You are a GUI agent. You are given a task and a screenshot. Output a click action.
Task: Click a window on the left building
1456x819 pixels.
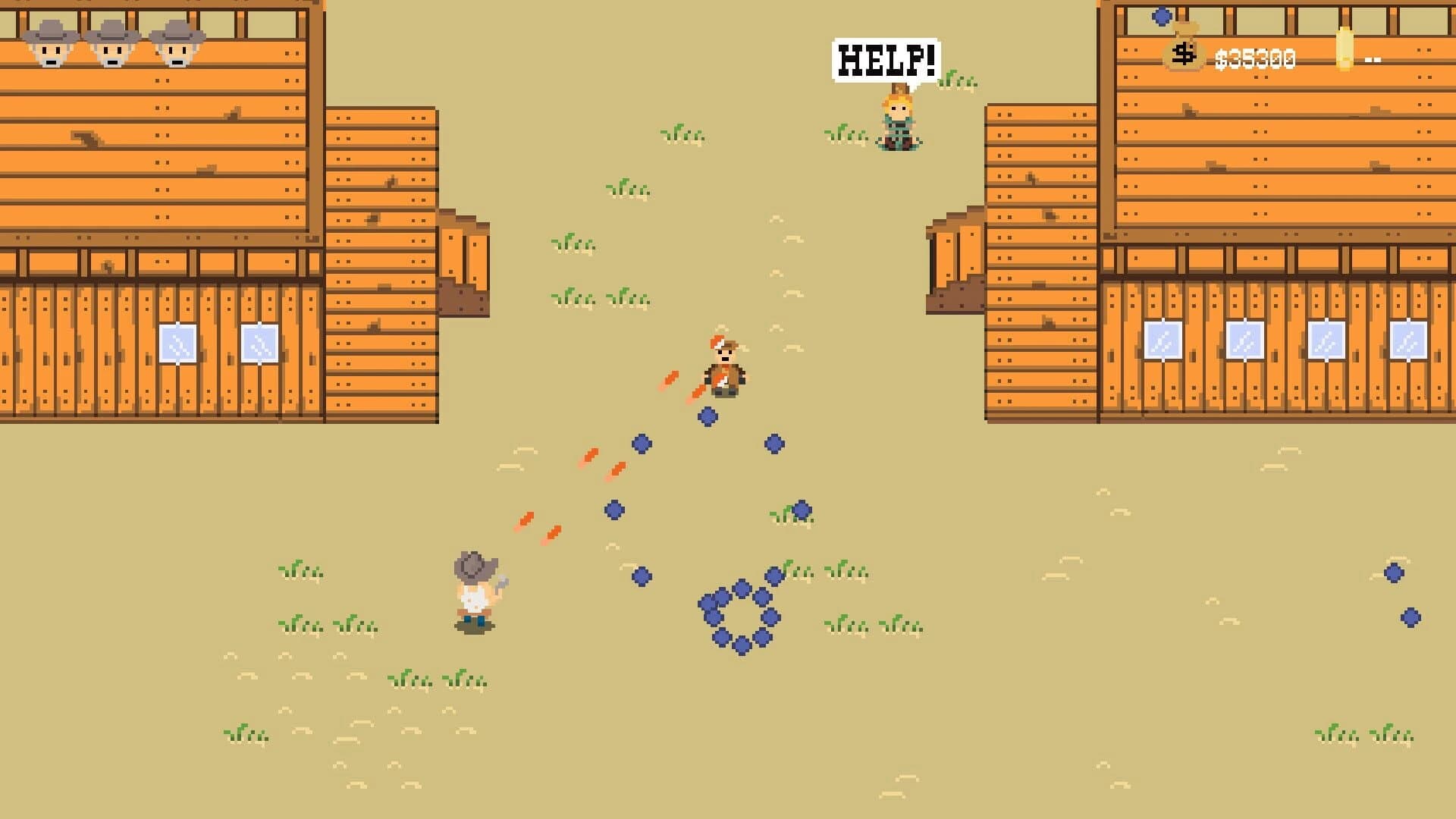pyautogui.click(x=176, y=343)
